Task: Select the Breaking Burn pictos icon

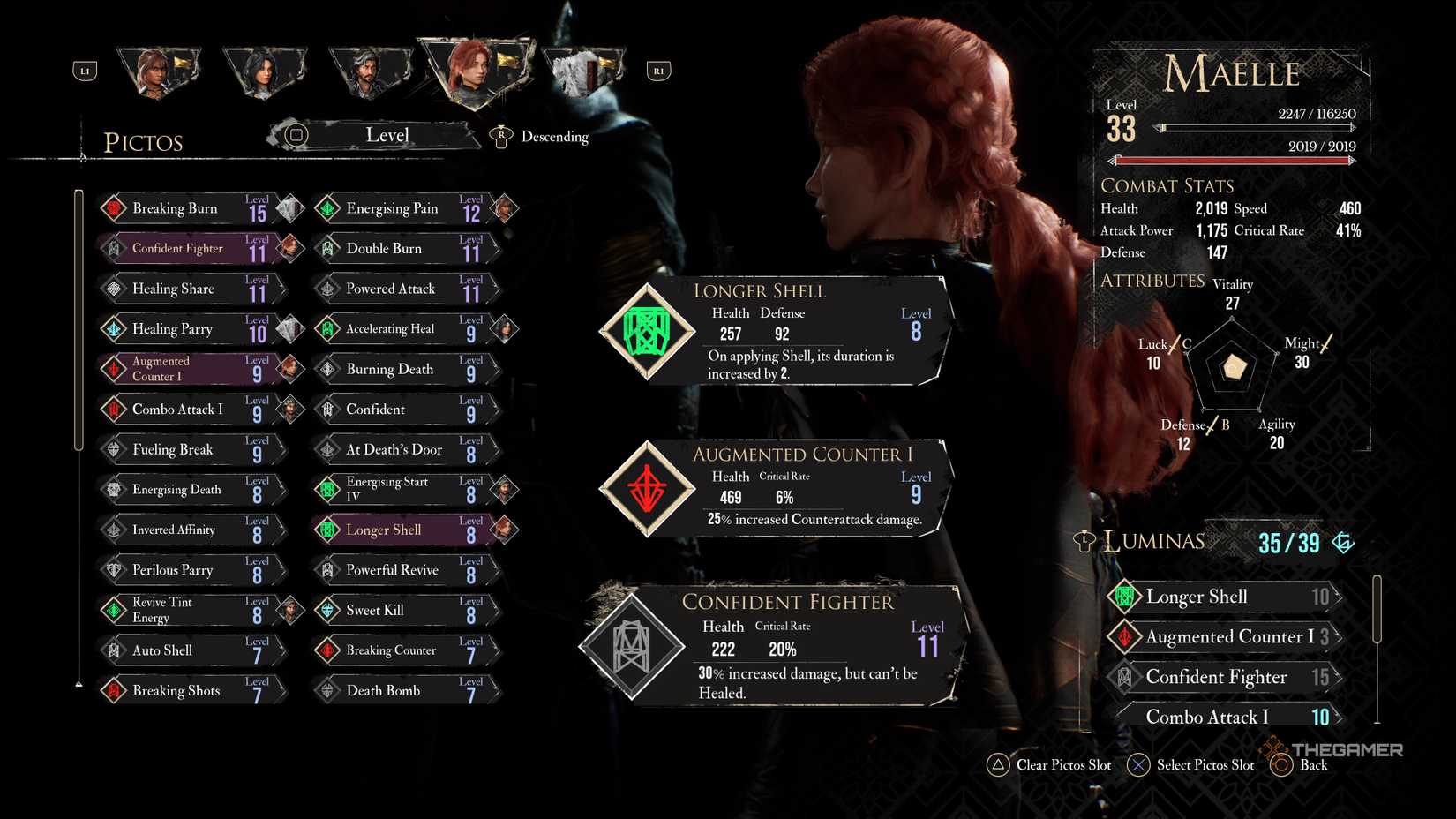Action: (x=113, y=207)
